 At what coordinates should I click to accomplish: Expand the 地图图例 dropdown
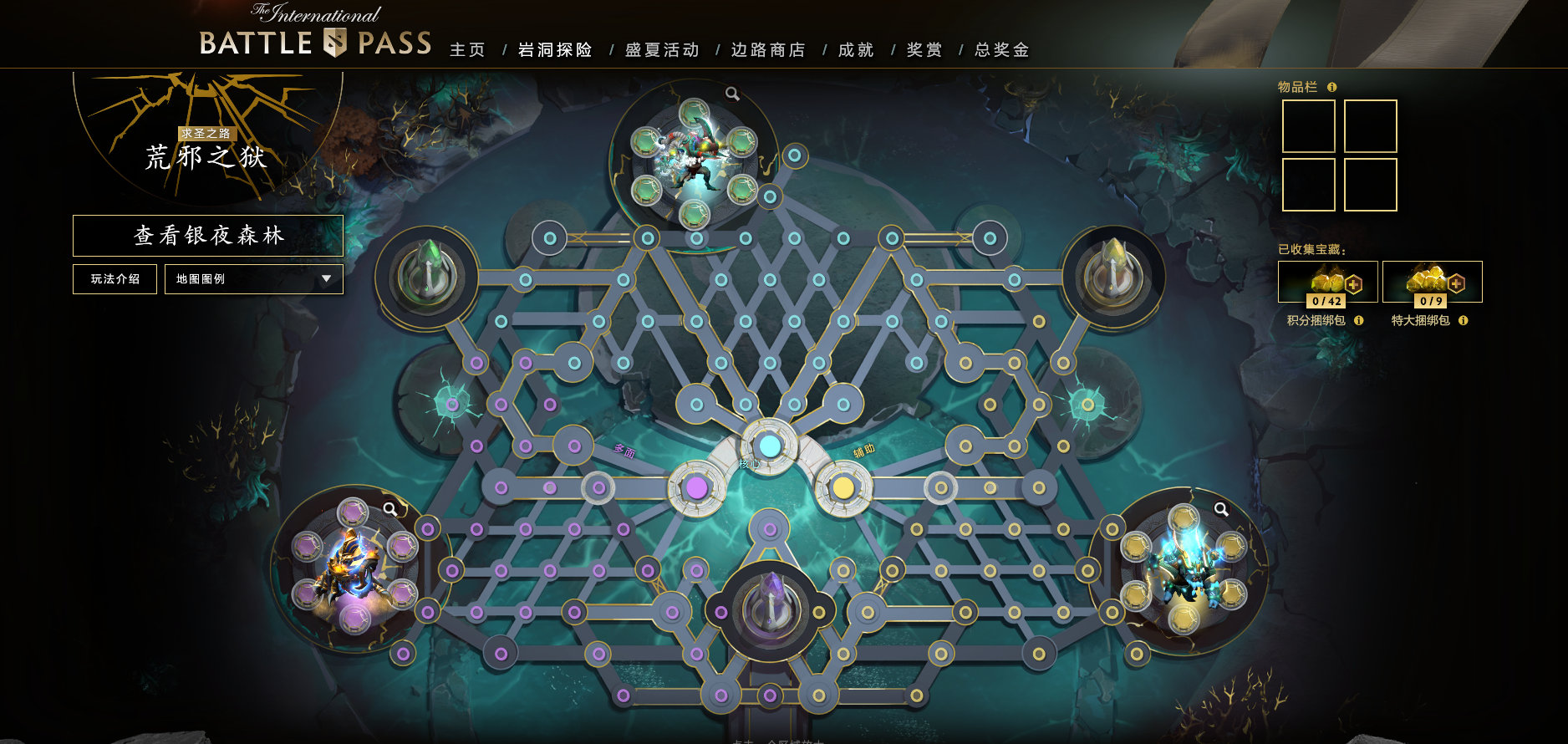pyautogui.click(x=252, y=278)
